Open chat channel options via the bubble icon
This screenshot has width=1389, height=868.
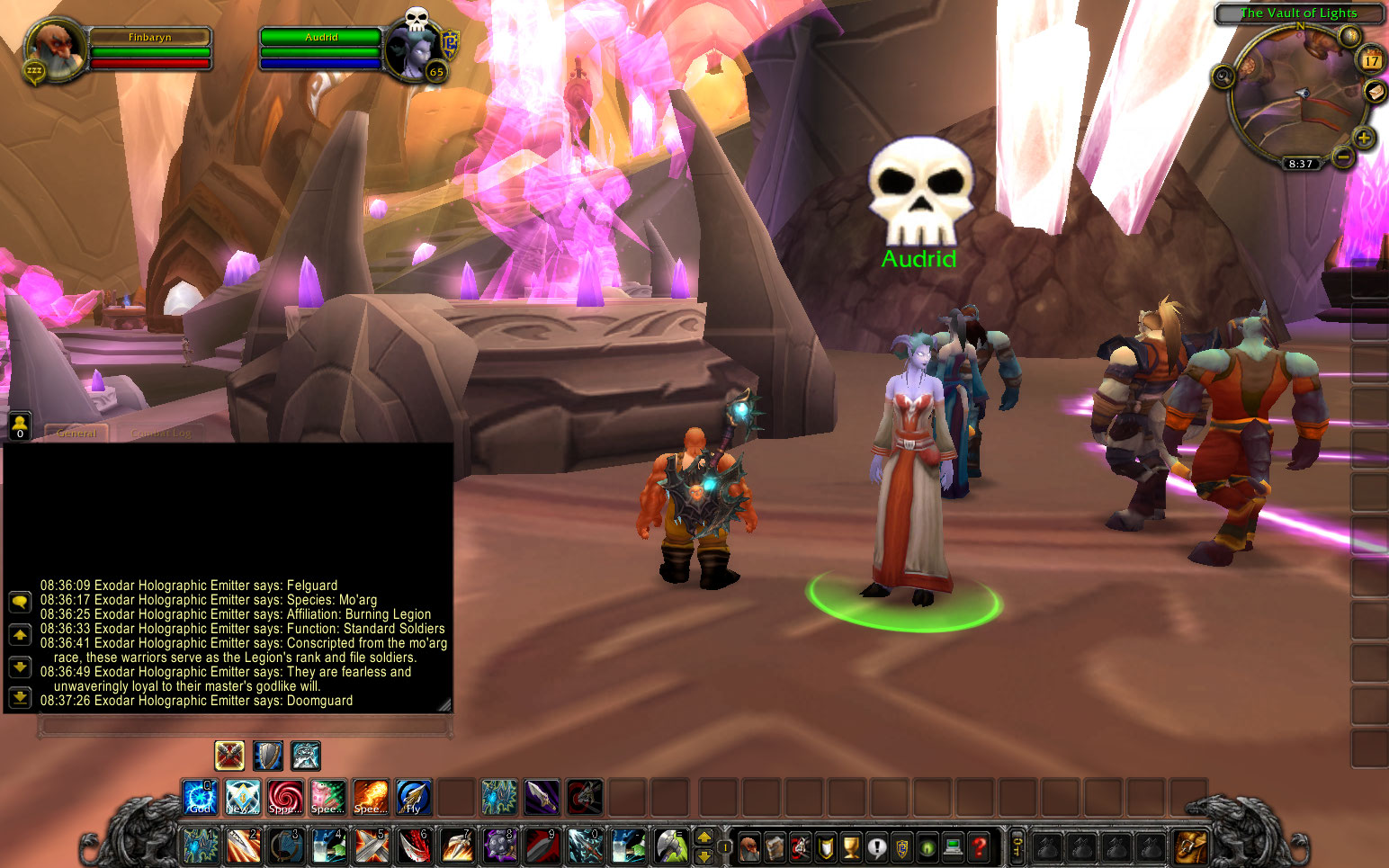[x=19, y=602]
